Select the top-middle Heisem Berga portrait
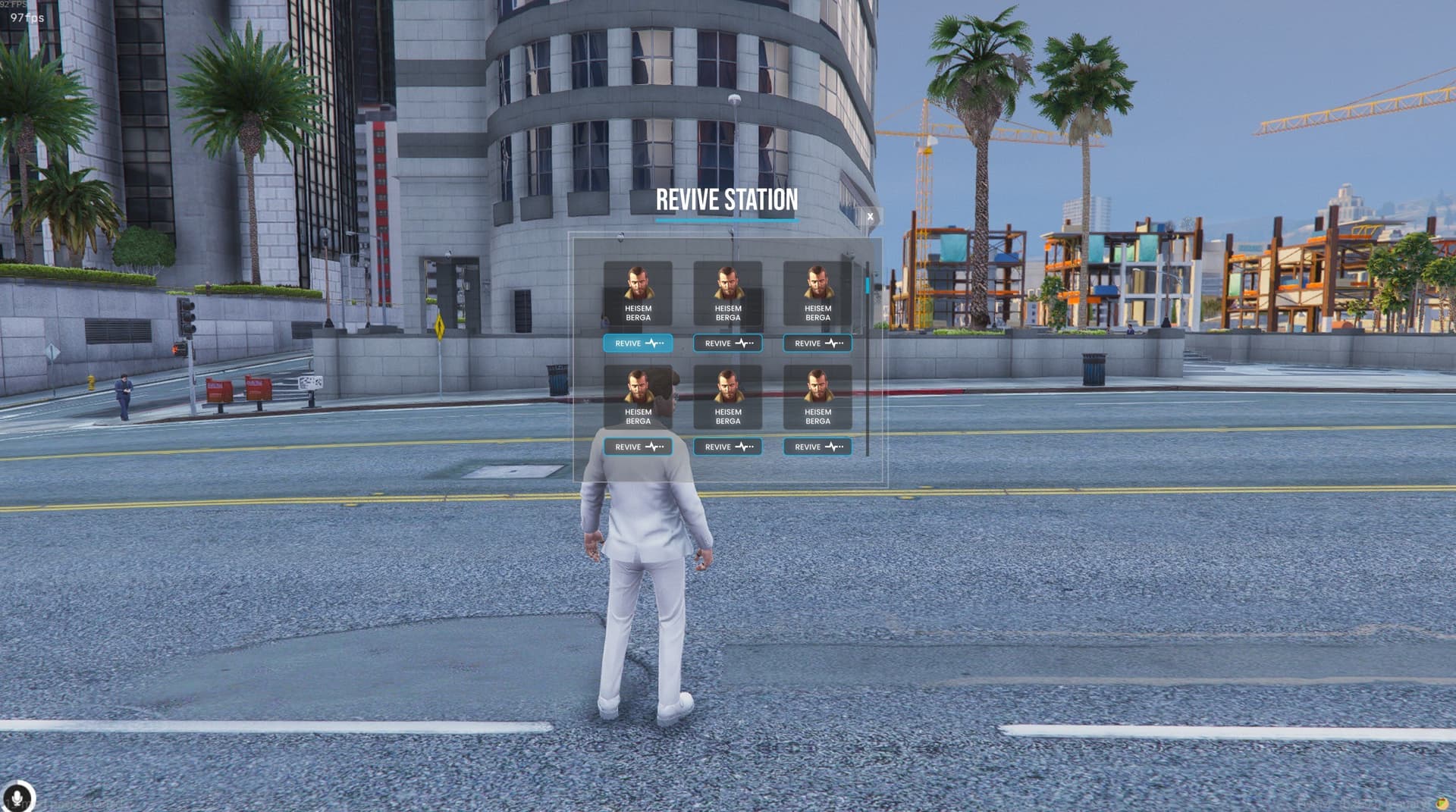Image resolution: width=1456 pixels, height=812 pixels. 726,290
